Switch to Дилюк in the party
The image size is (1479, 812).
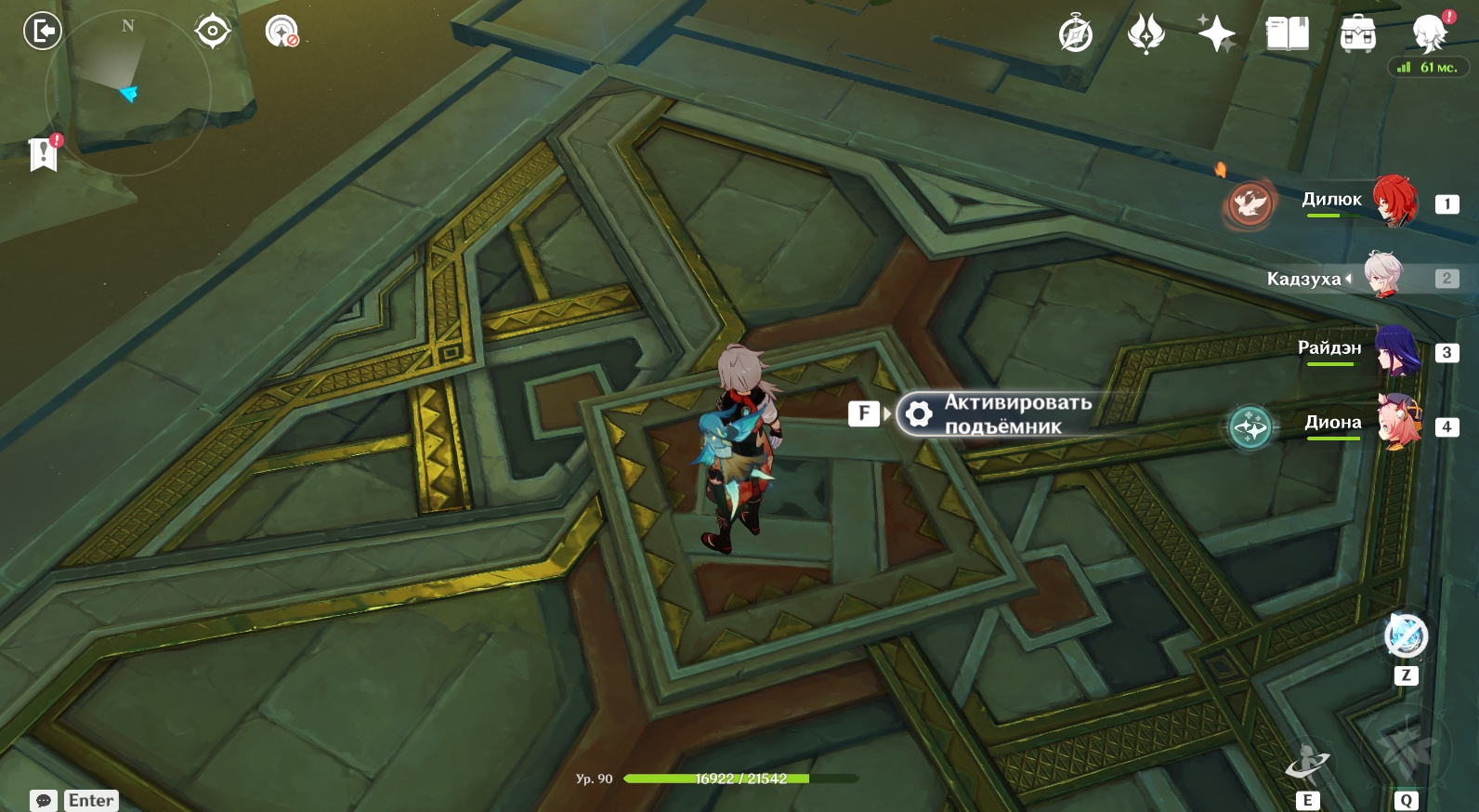coord(1394,201)
